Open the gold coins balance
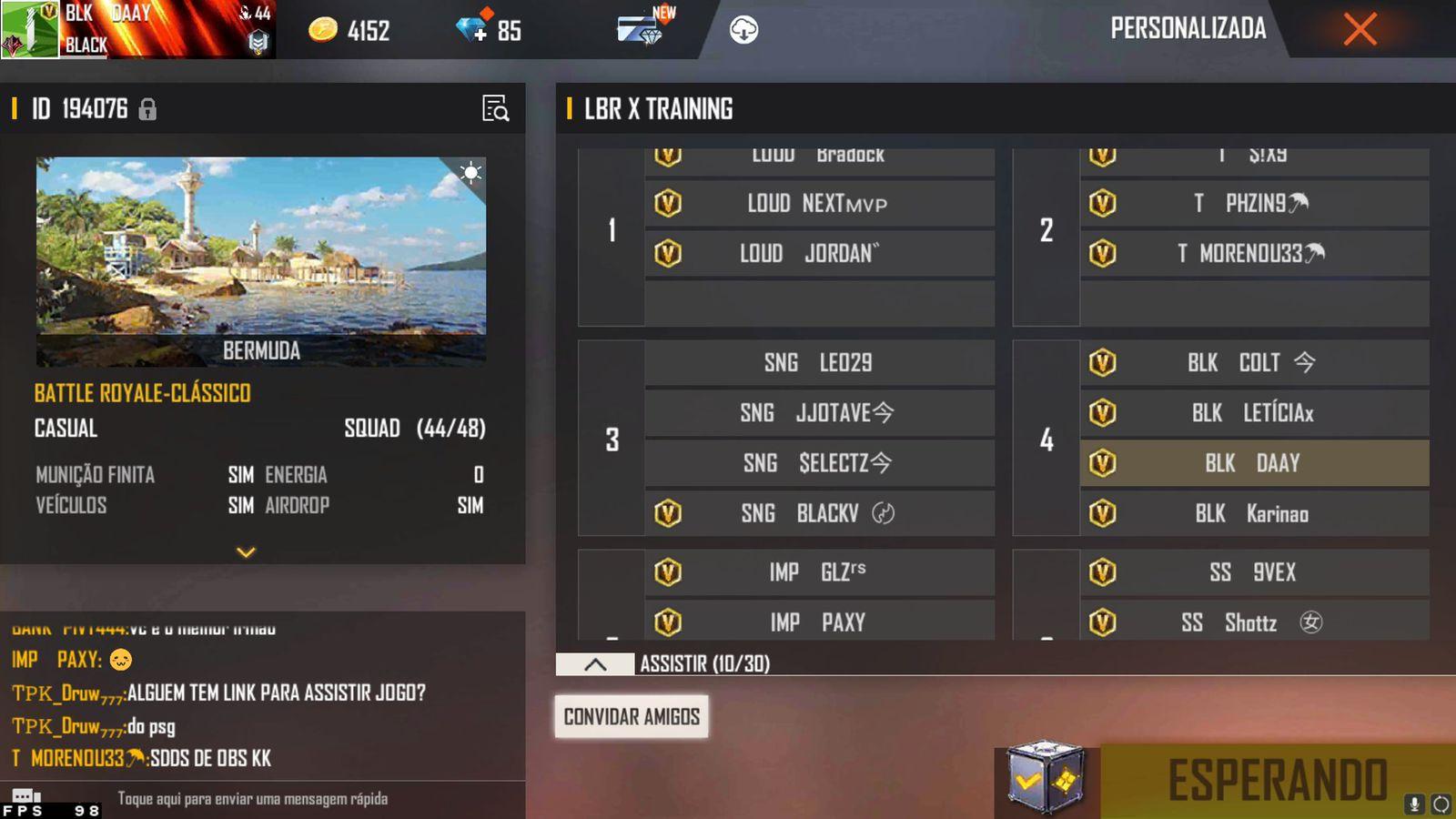 tap(349, 31)
